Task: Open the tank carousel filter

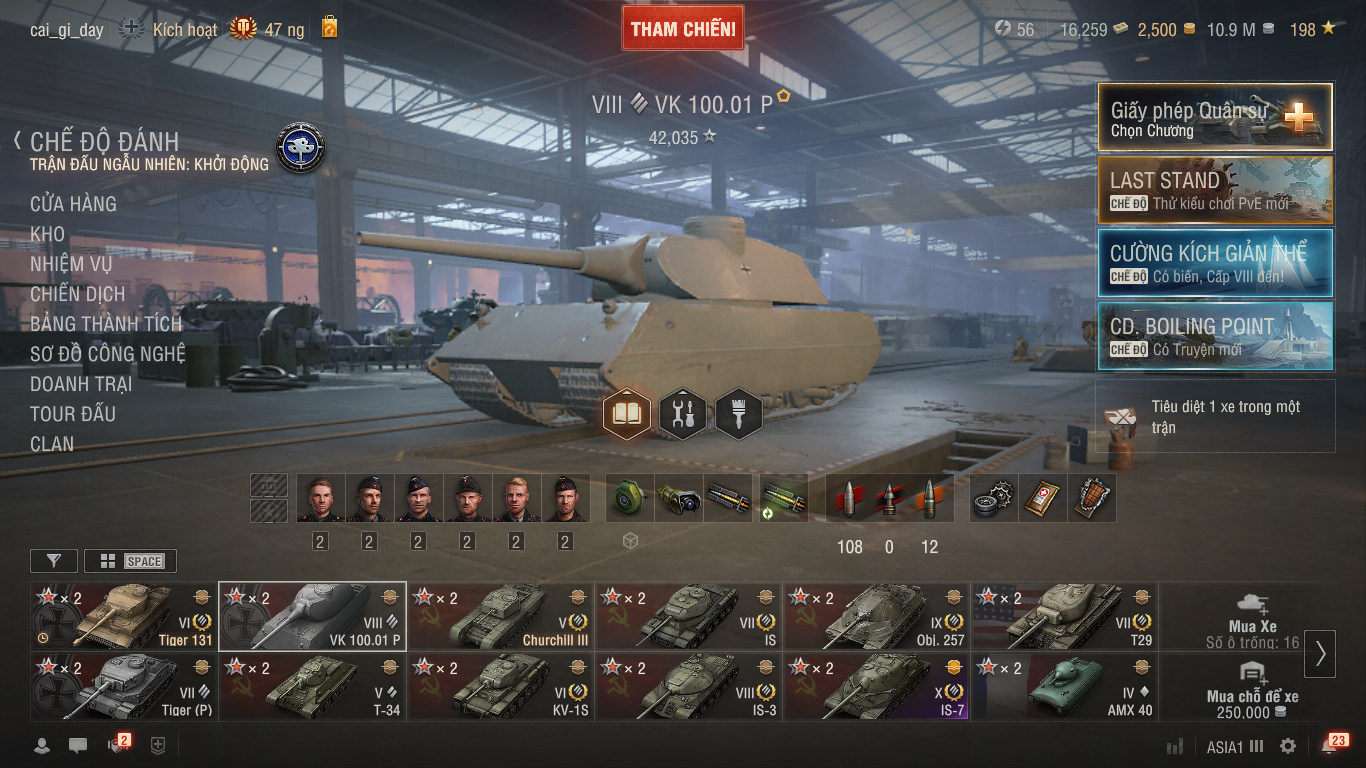Action: pos(54,561)
